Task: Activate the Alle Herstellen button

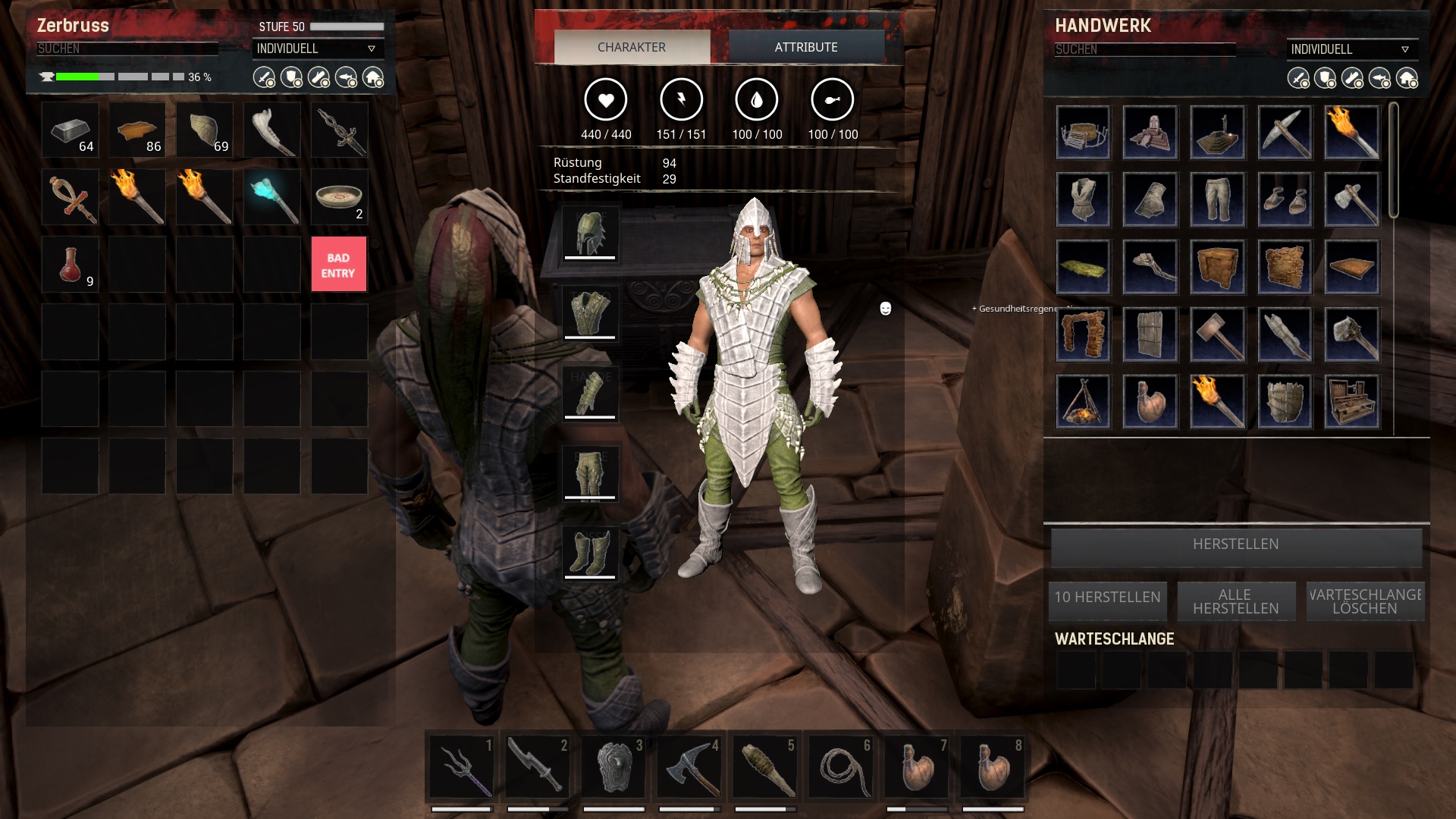Action: click(x=1235, y=601)
